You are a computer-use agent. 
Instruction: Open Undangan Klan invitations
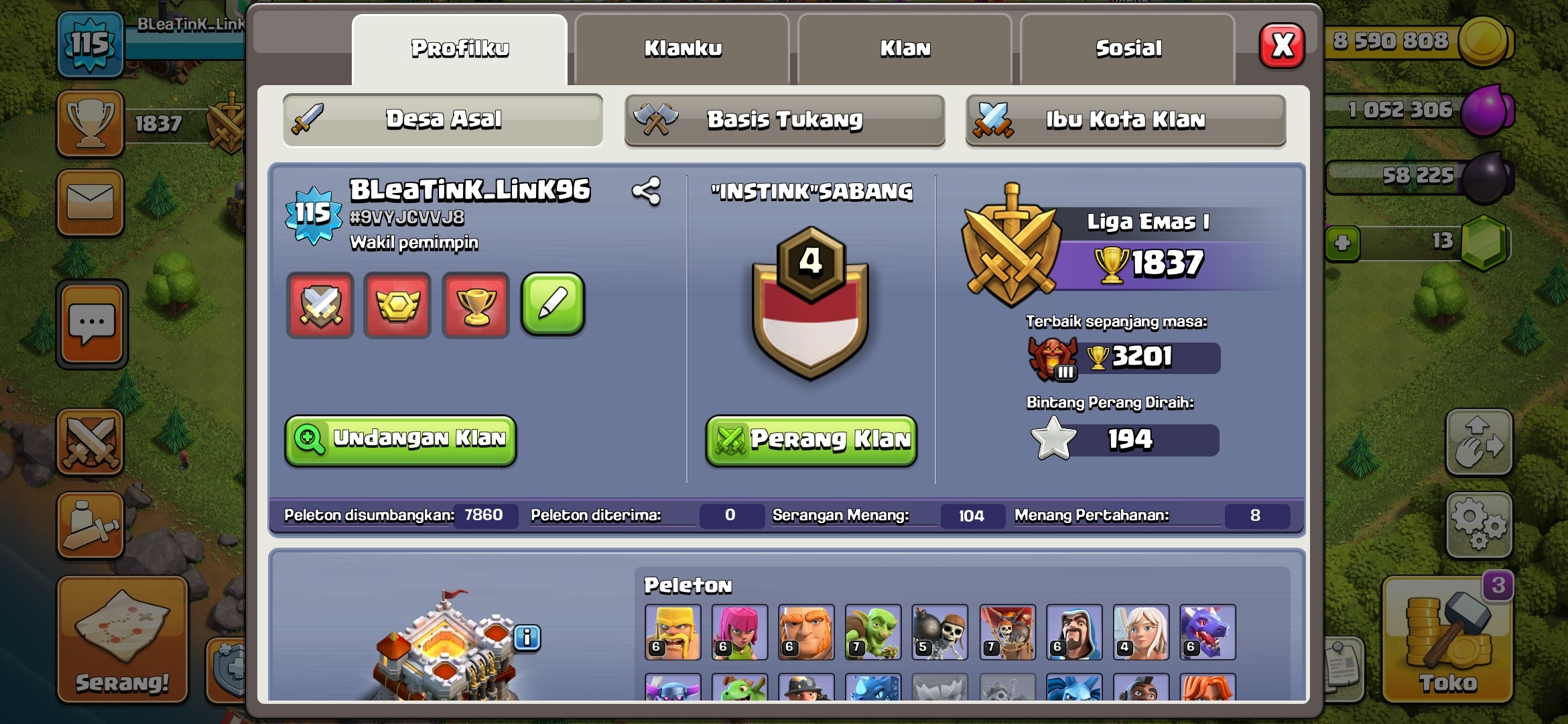(x=401, y=439)
